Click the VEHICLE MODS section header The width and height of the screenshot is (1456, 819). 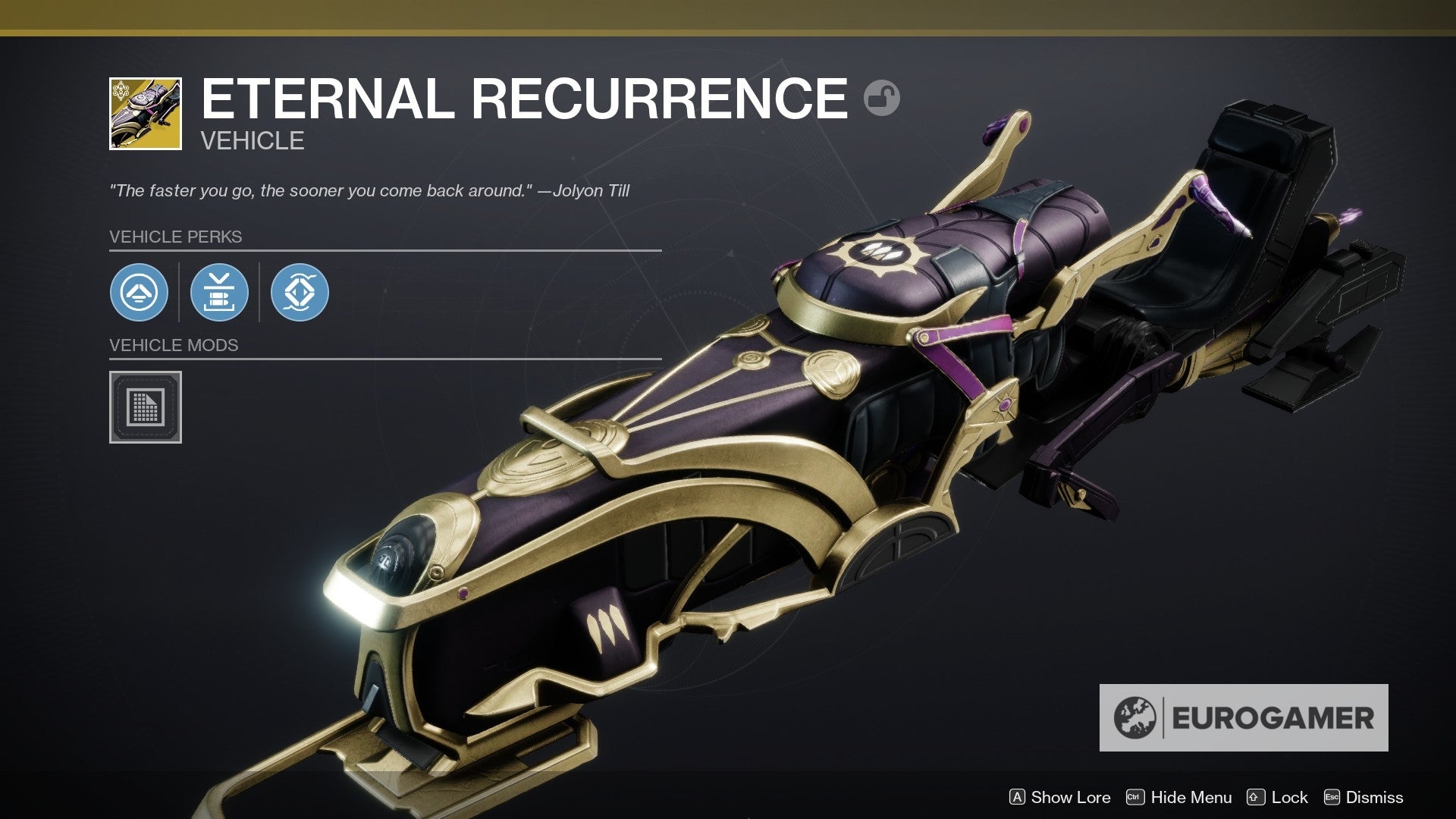click(x=173, y=346)
